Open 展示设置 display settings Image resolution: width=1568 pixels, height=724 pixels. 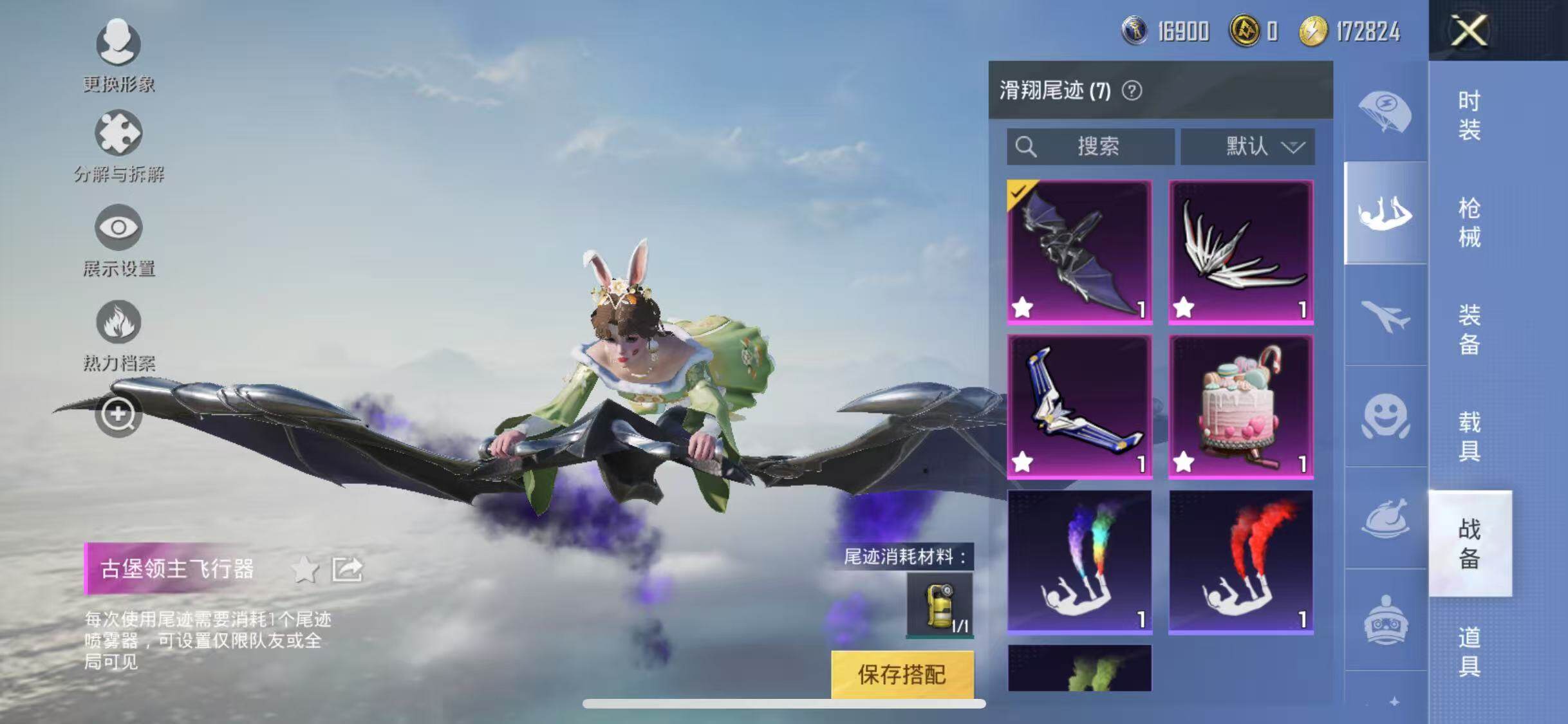pyautogui.click(x=118, y=228)
